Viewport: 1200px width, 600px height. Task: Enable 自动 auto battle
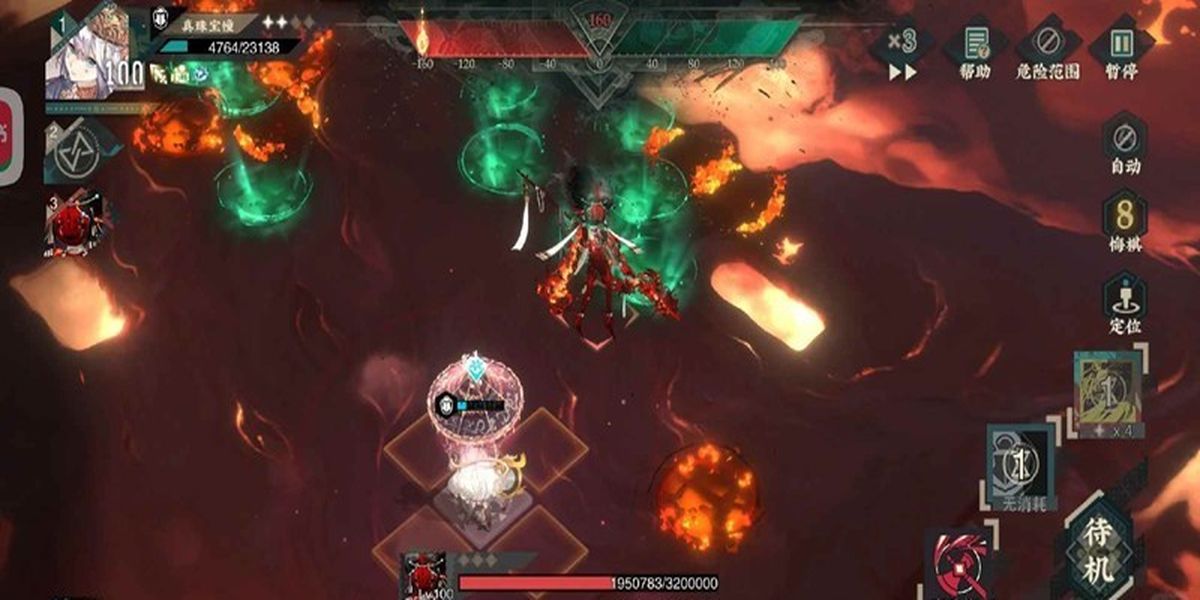click(1125, 146)
